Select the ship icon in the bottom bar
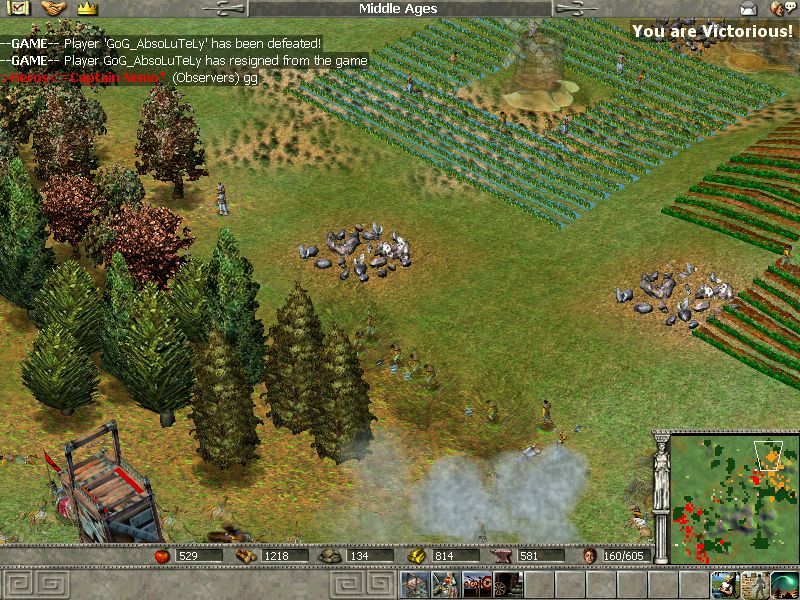 (x=415, y=585)
